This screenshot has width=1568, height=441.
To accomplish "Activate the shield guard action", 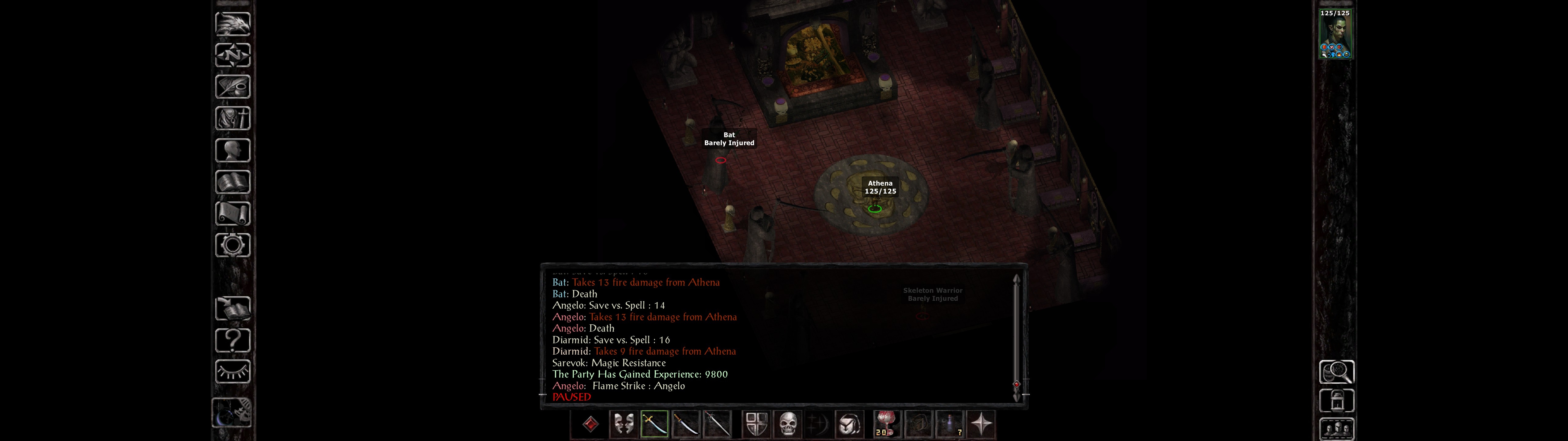I will coord(757,424).
